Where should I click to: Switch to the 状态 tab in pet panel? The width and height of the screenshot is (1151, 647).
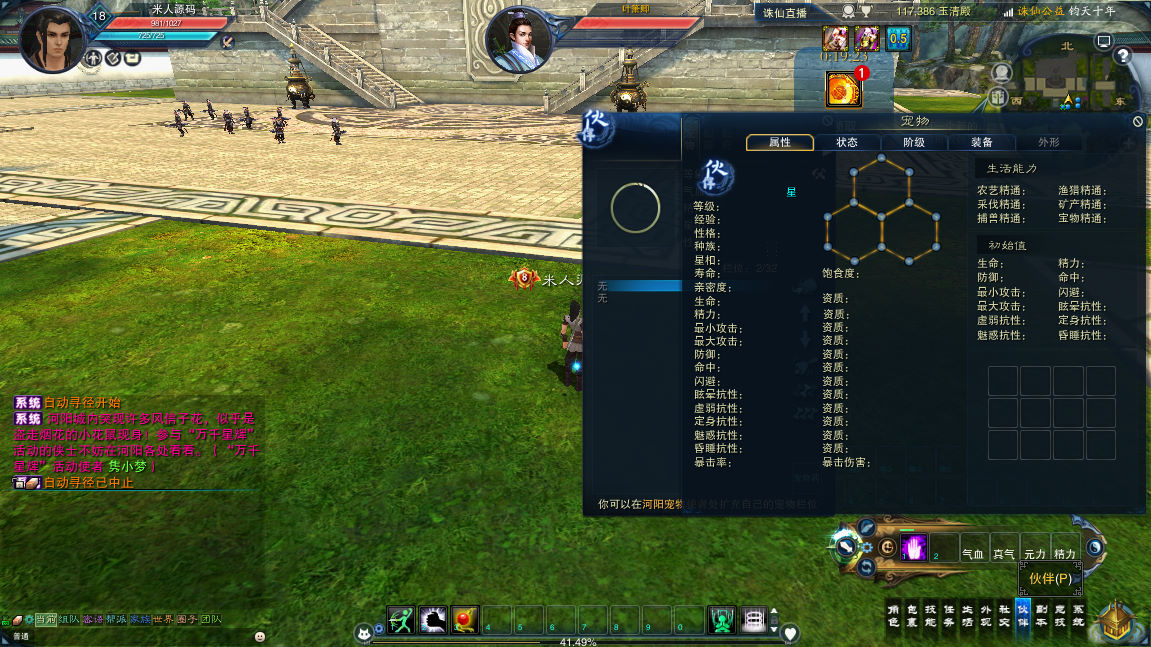click(x=846, y=143)
